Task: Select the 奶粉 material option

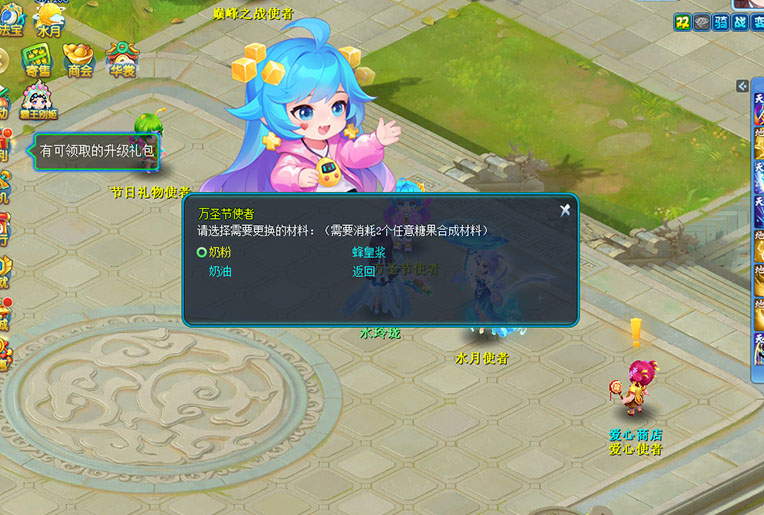Action: click(x=219, y=252)
